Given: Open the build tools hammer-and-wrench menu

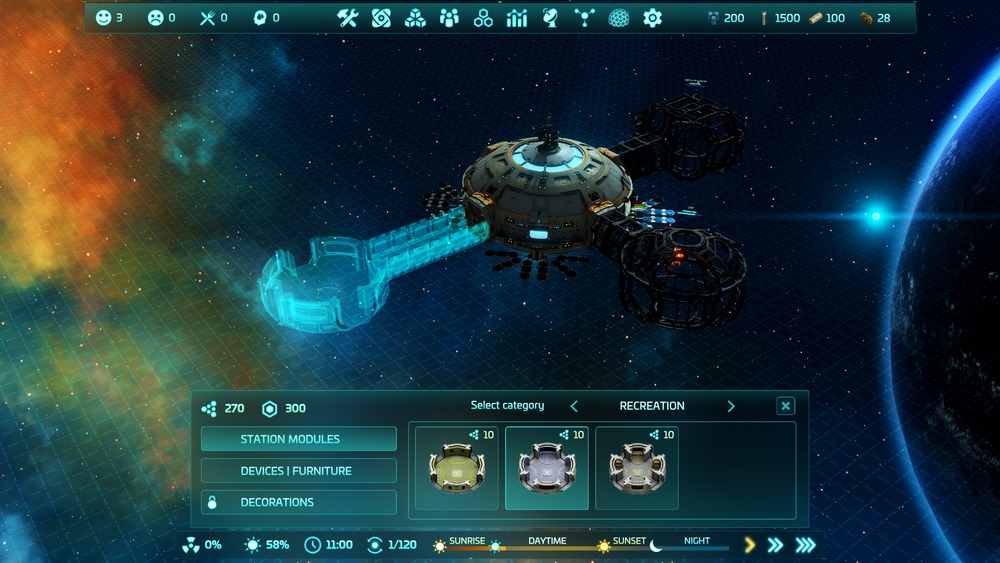Looking at the screenshot, I should point(347,18).
